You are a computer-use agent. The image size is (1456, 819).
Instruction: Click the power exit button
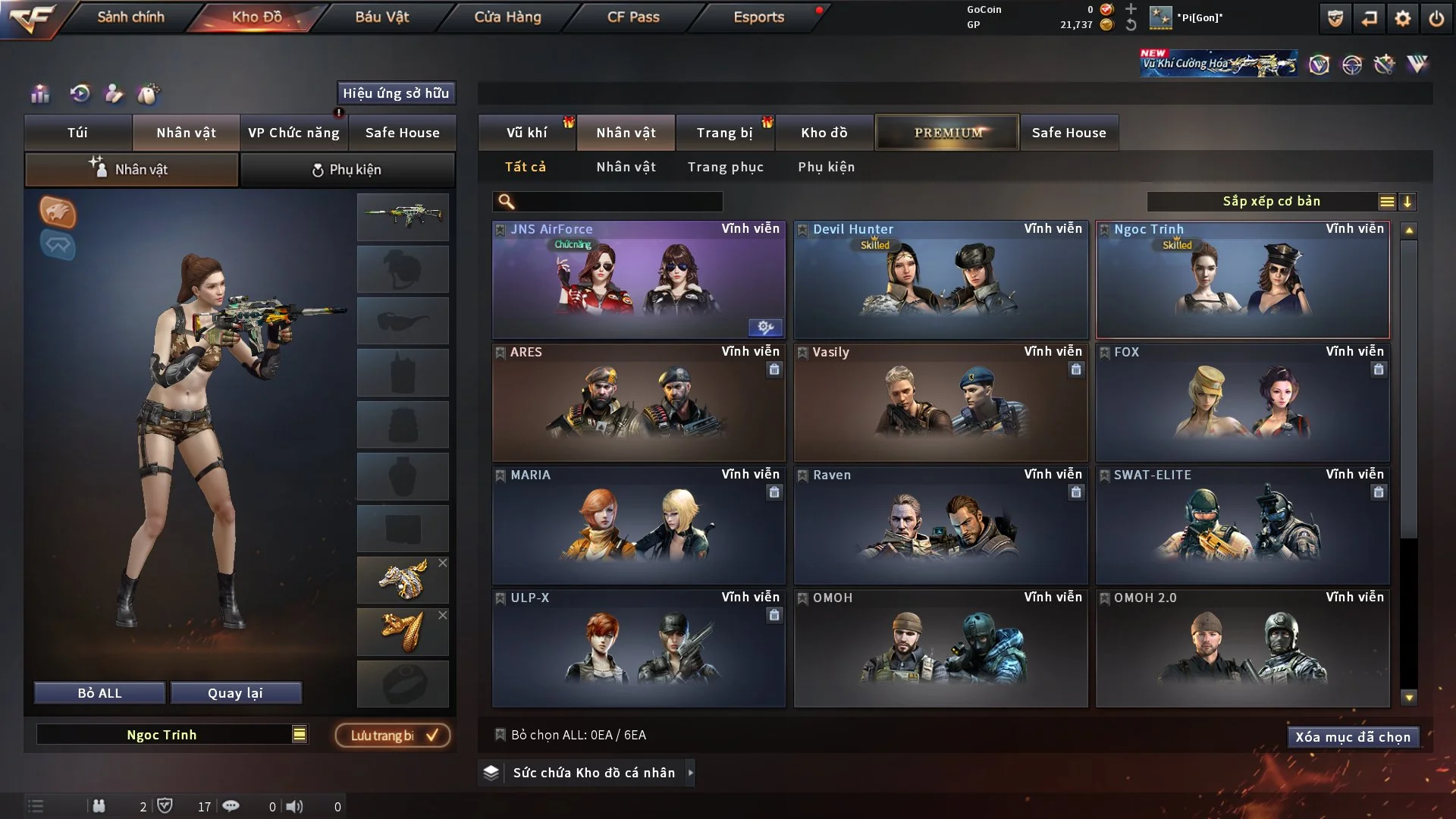click(x=1436, y=18)
